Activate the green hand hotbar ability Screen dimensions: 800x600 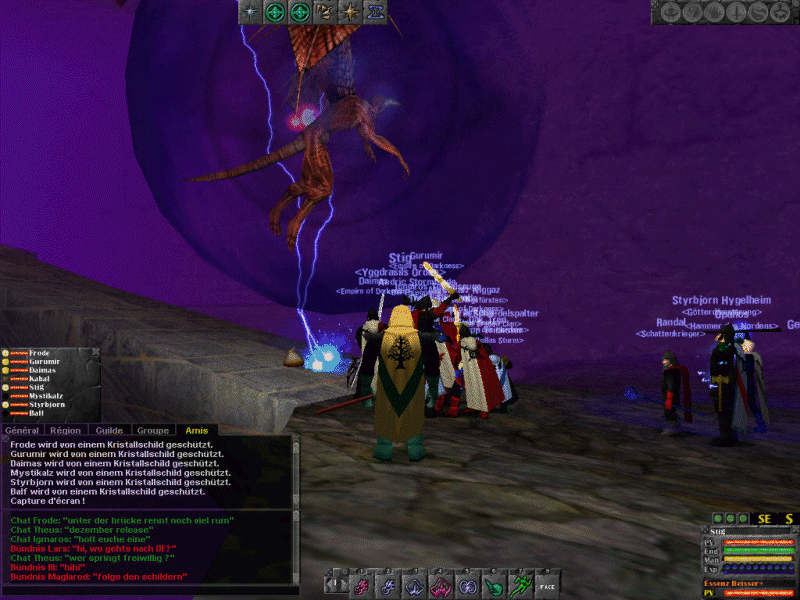coord(494,586)
